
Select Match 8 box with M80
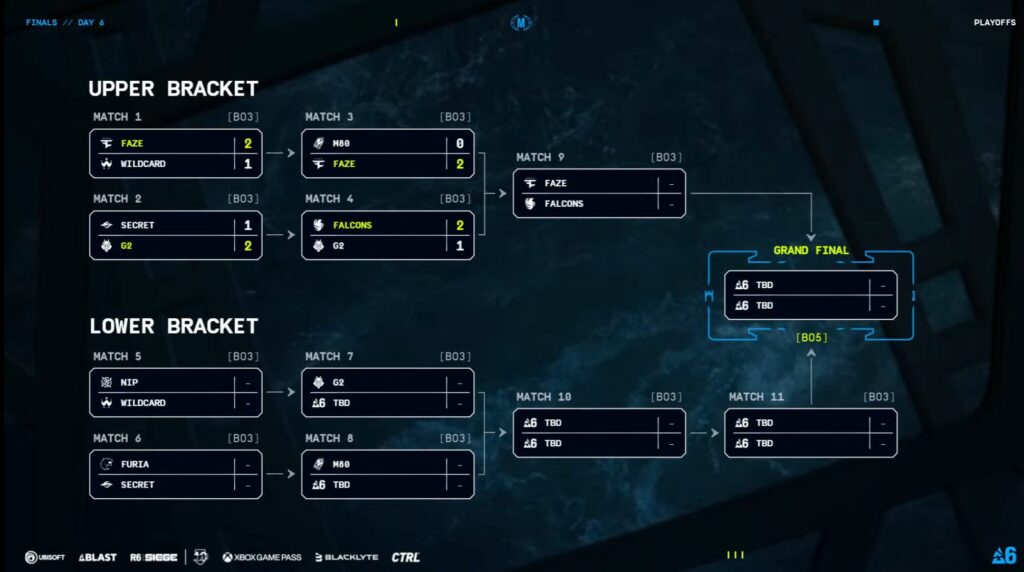pyautogui.click(x=387, y=474)
